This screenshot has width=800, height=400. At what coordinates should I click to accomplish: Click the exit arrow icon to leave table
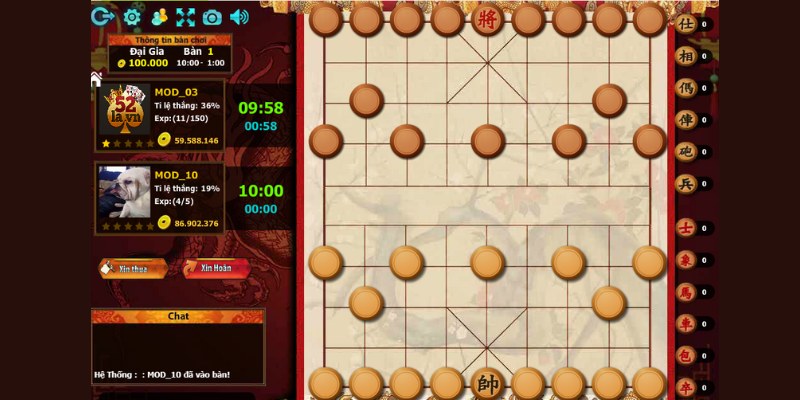[x=102, y=16]
